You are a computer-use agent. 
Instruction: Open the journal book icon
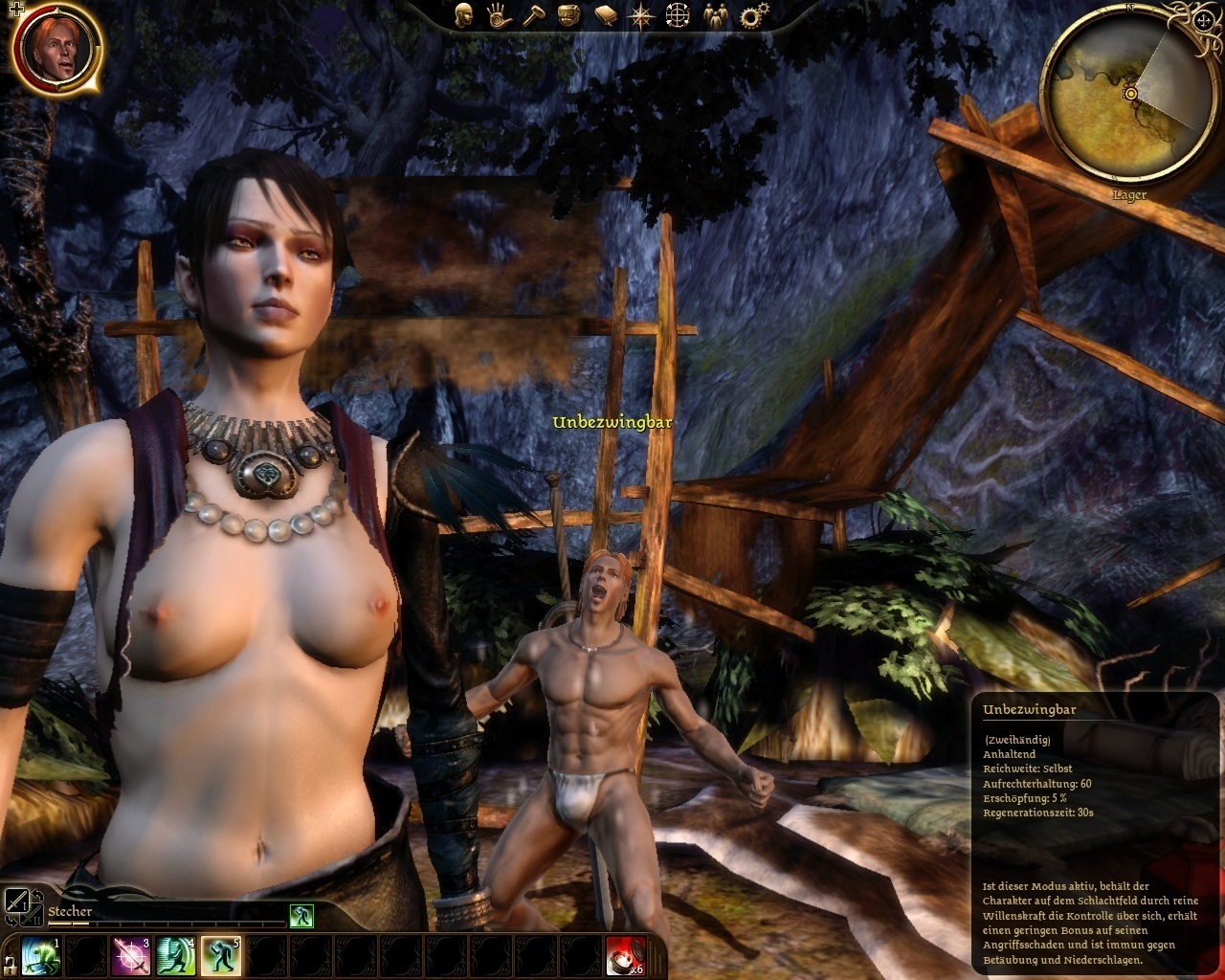coord(604,15)
